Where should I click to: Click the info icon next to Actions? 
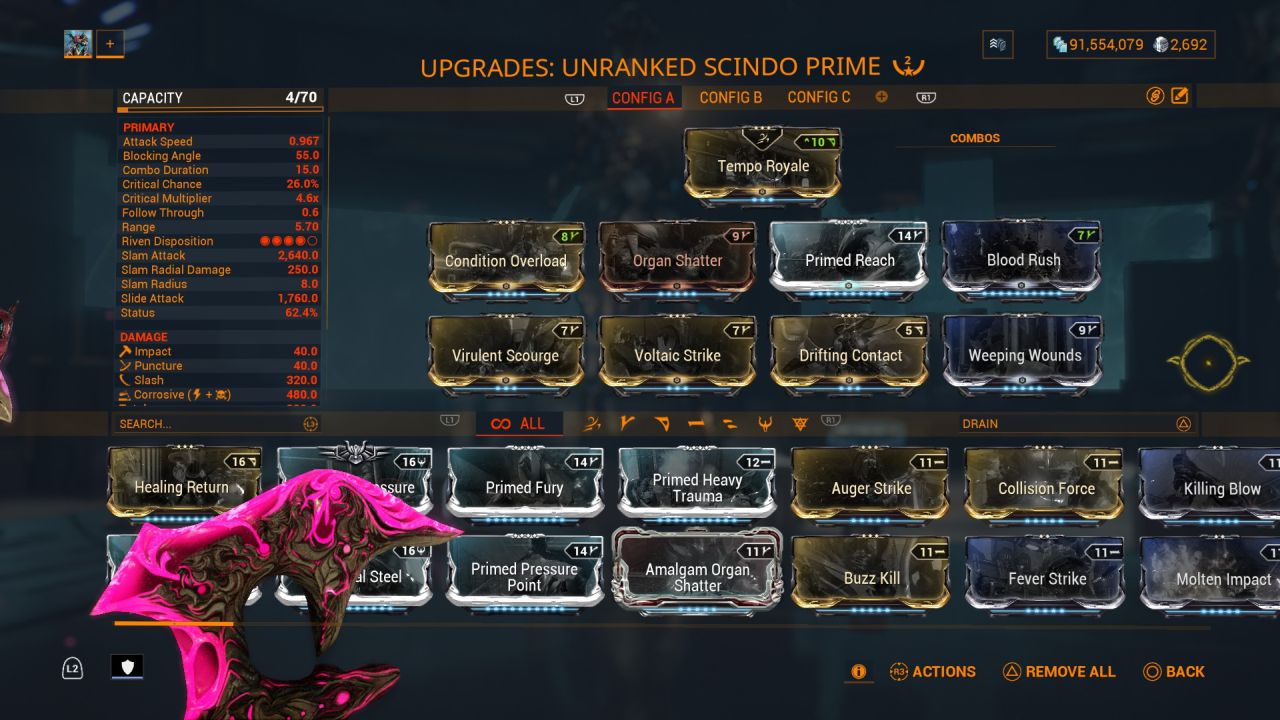click(x=858, y=672)
